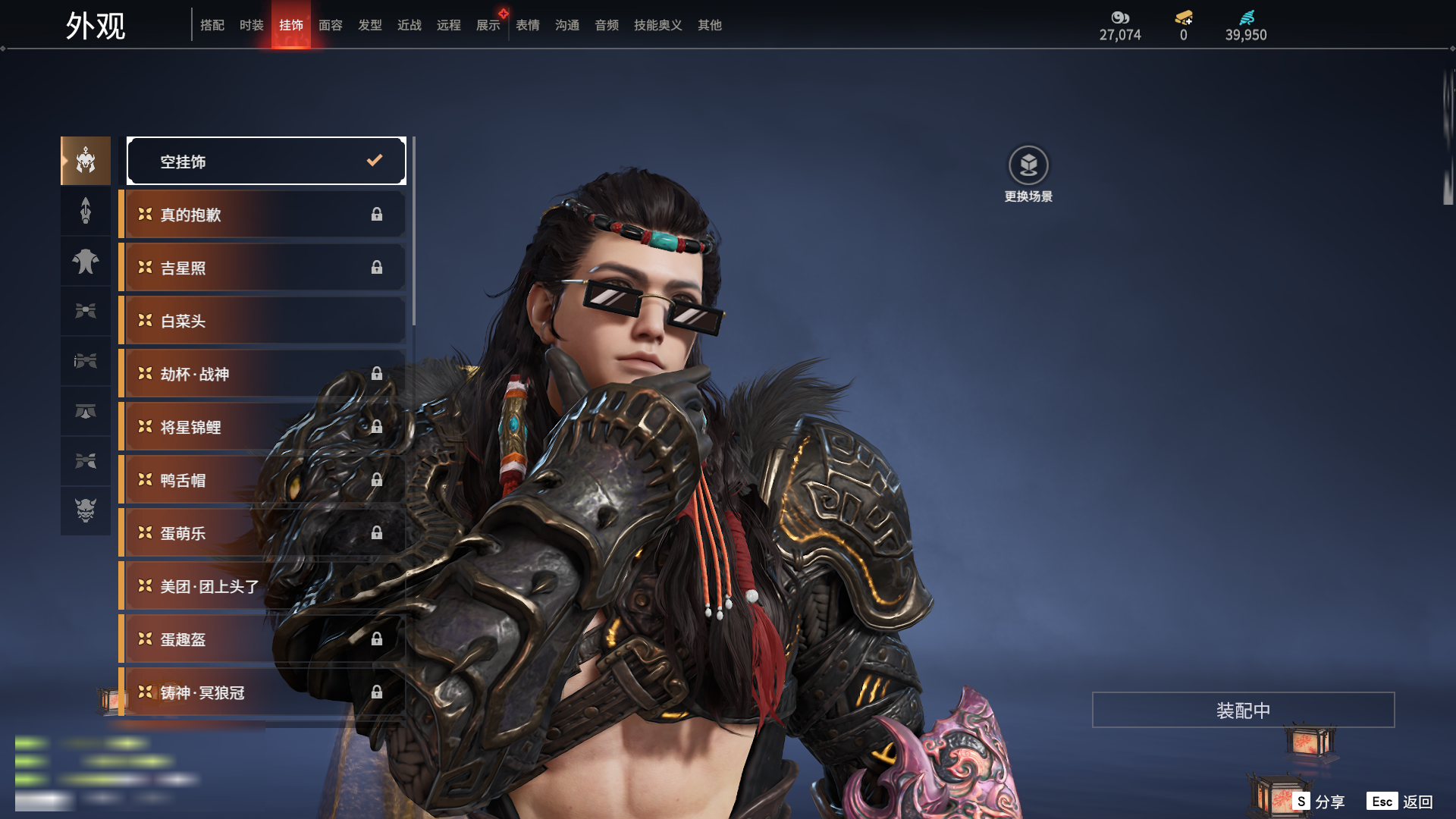This screenshot has width=1456, height=819.
Task: Select the 面容 tab
Action: [330, 25]
